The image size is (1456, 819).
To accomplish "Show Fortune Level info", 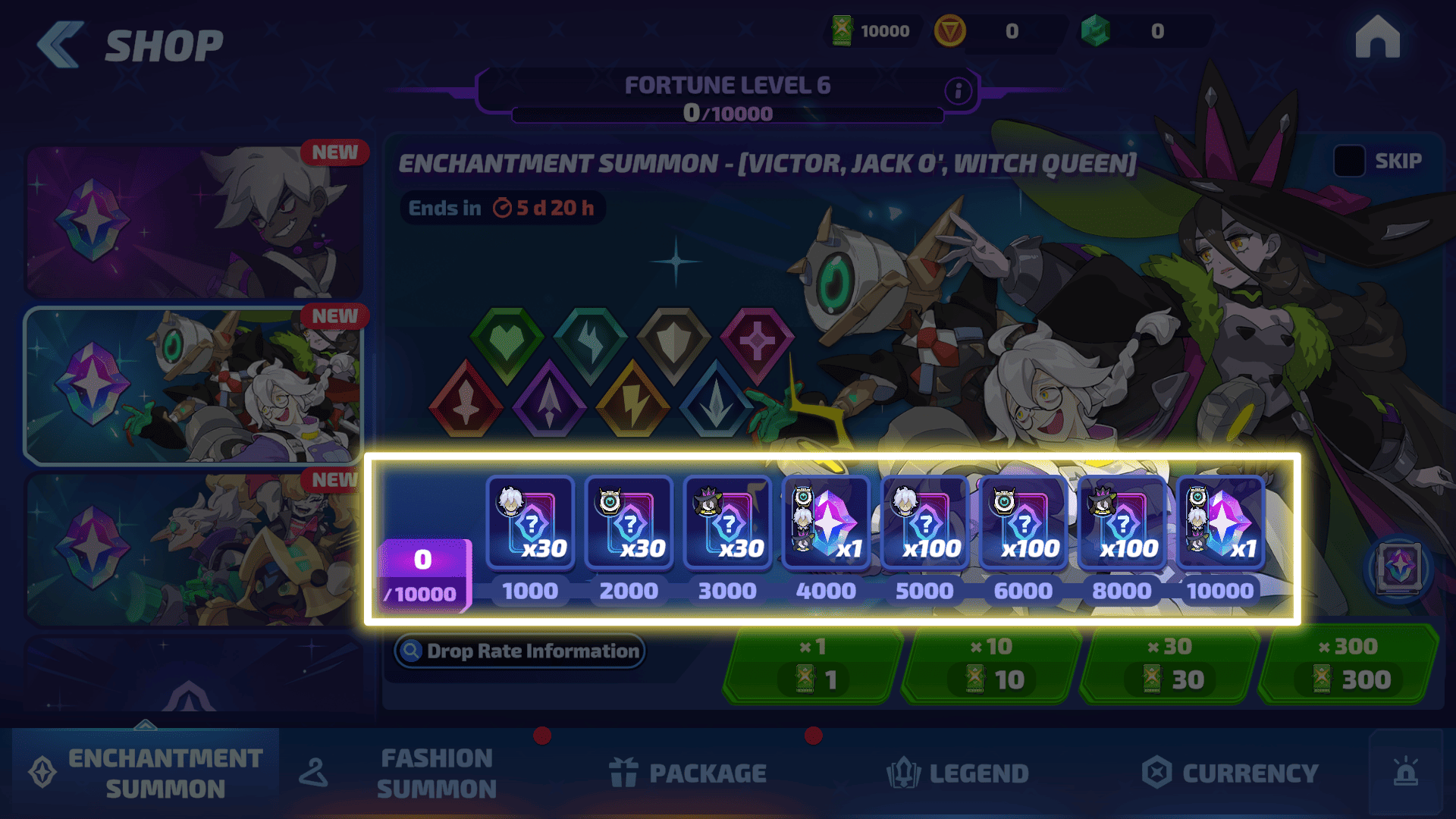I will (958, 92).
